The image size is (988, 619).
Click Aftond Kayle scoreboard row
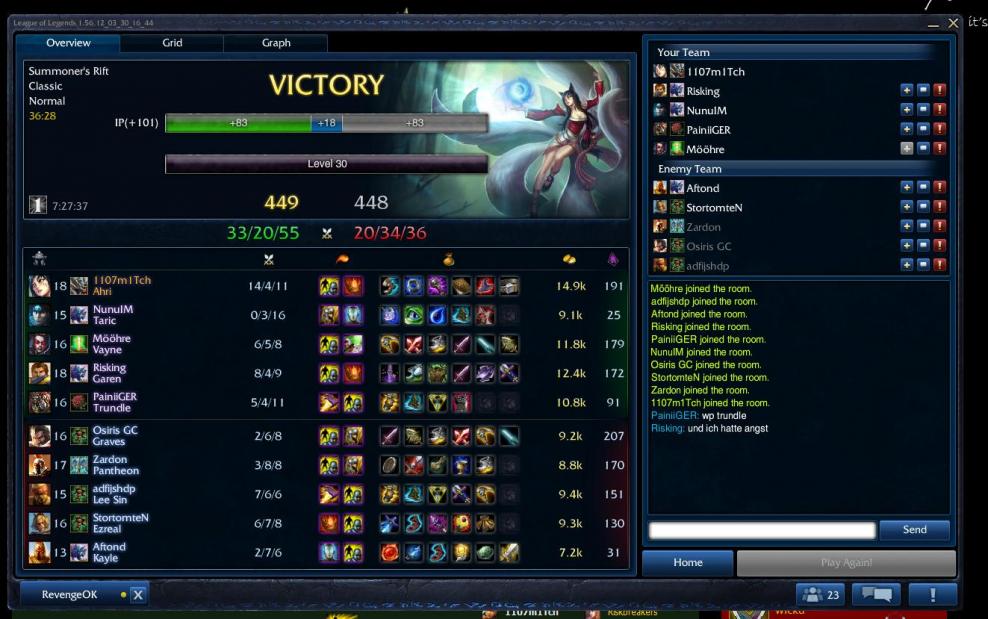pos(325,552)
